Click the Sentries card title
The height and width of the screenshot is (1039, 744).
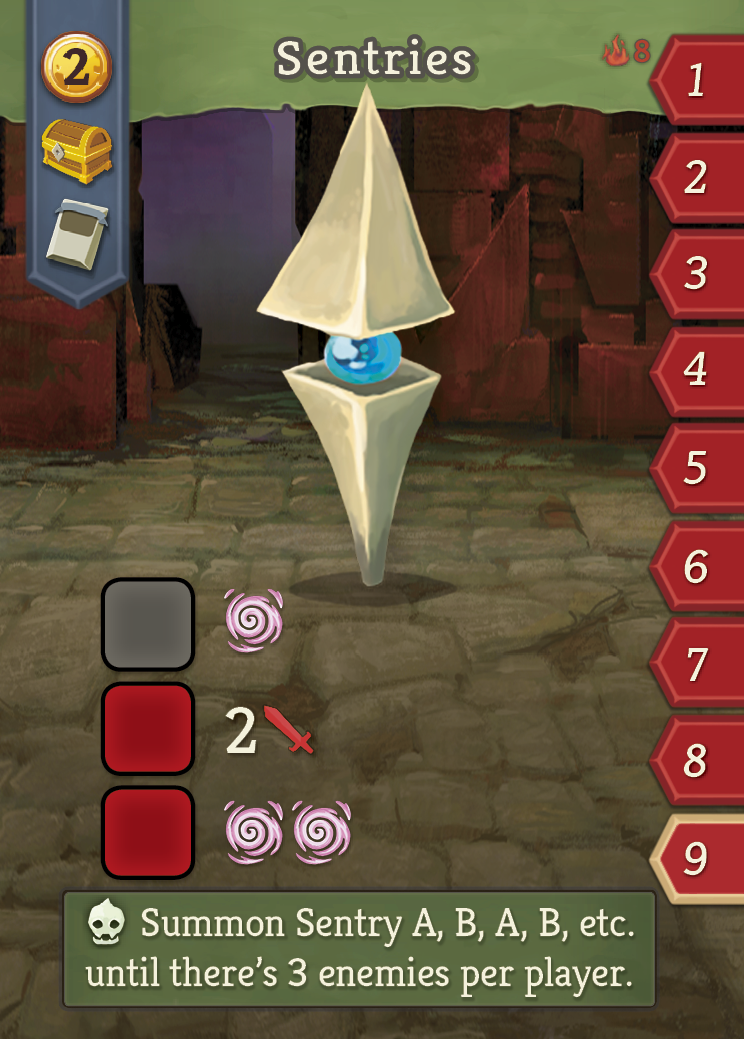(375, 60)
